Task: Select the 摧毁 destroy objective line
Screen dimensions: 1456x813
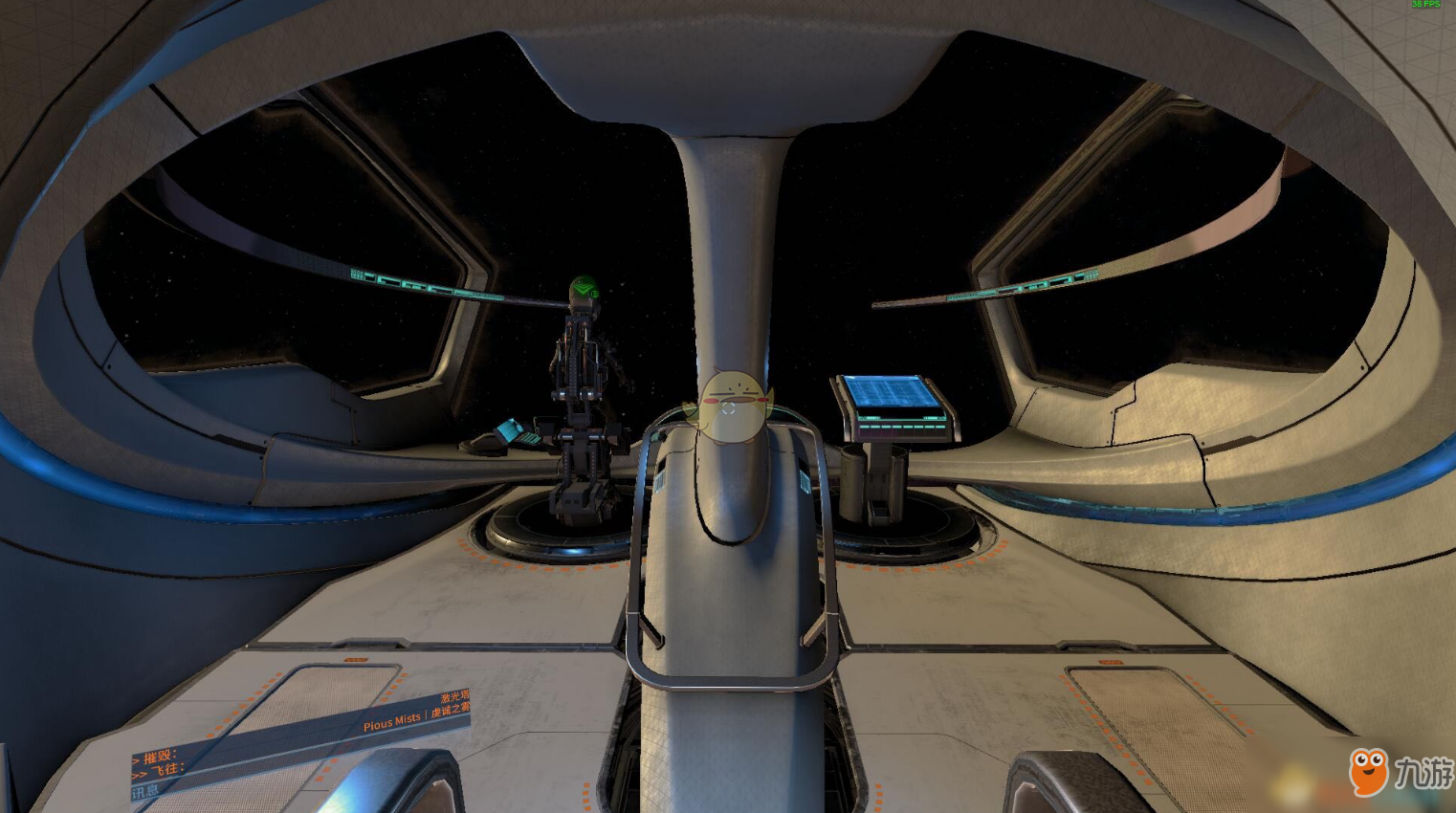Action: 159,757
